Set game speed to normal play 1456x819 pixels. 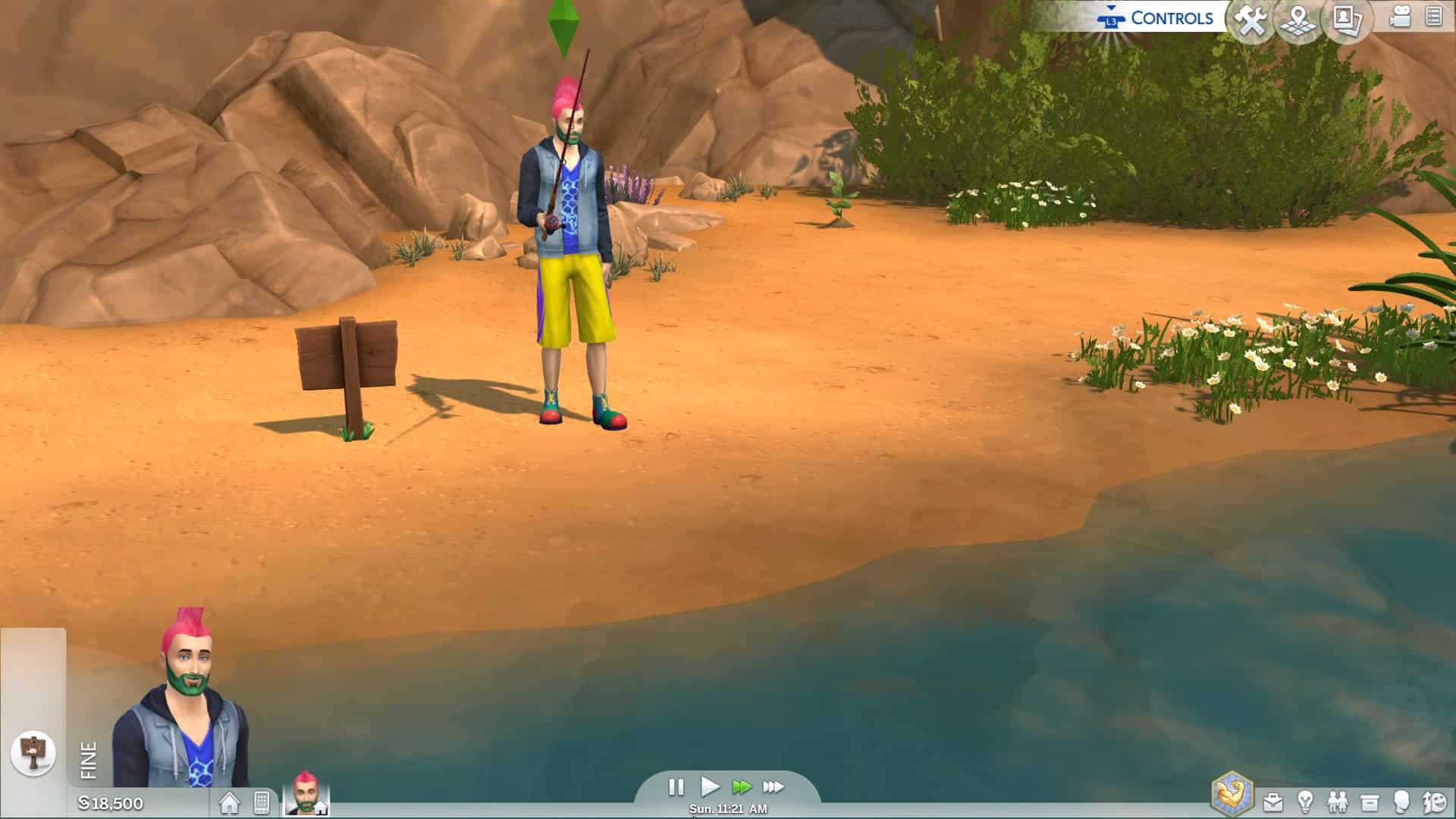point(709,786)
